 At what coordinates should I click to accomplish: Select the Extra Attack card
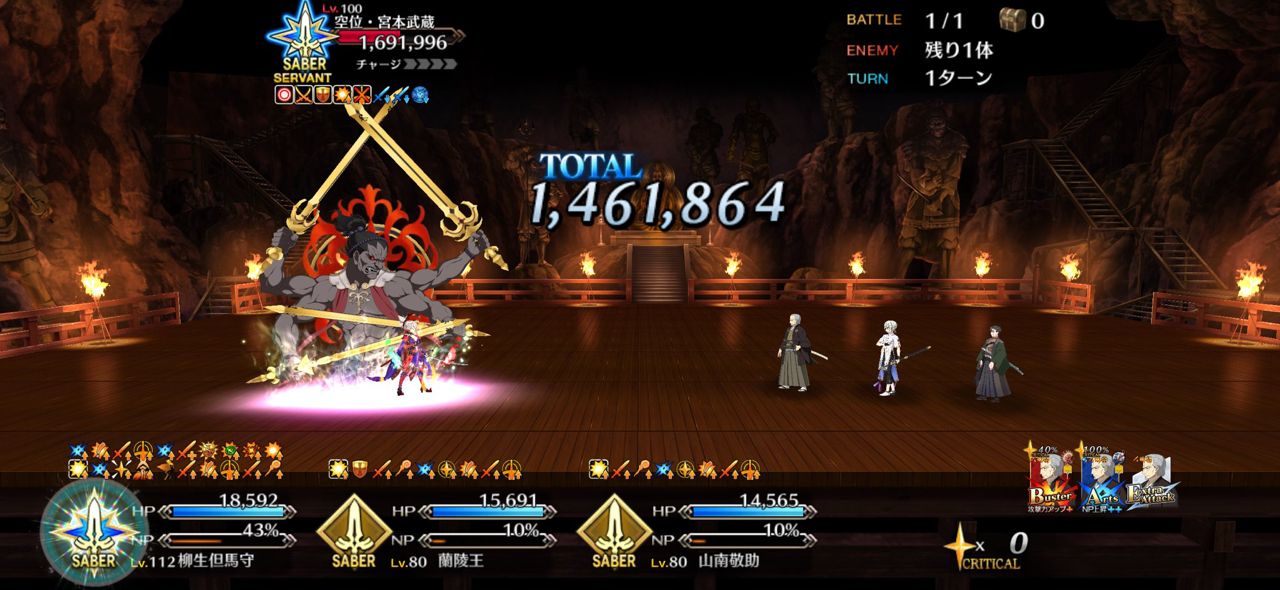tap(1153, 481)
